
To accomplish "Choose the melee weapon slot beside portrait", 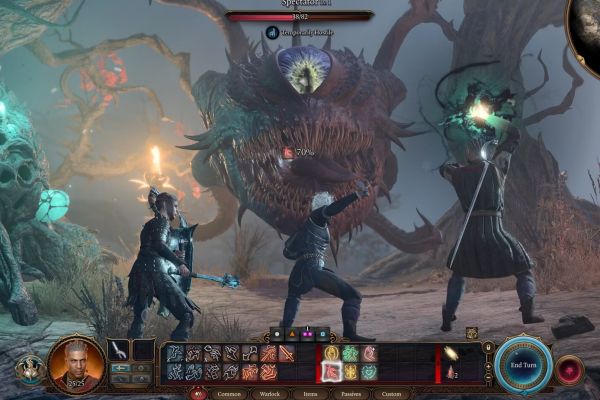I will [x=120, y=350].
